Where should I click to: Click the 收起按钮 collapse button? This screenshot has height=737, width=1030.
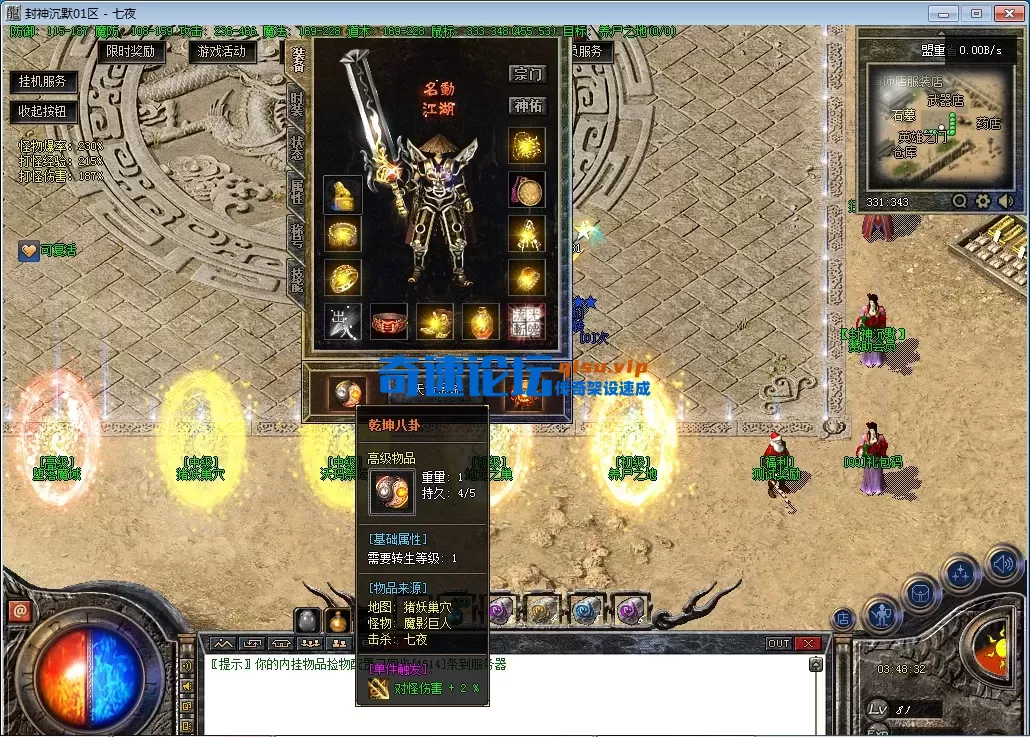point(44,111)
